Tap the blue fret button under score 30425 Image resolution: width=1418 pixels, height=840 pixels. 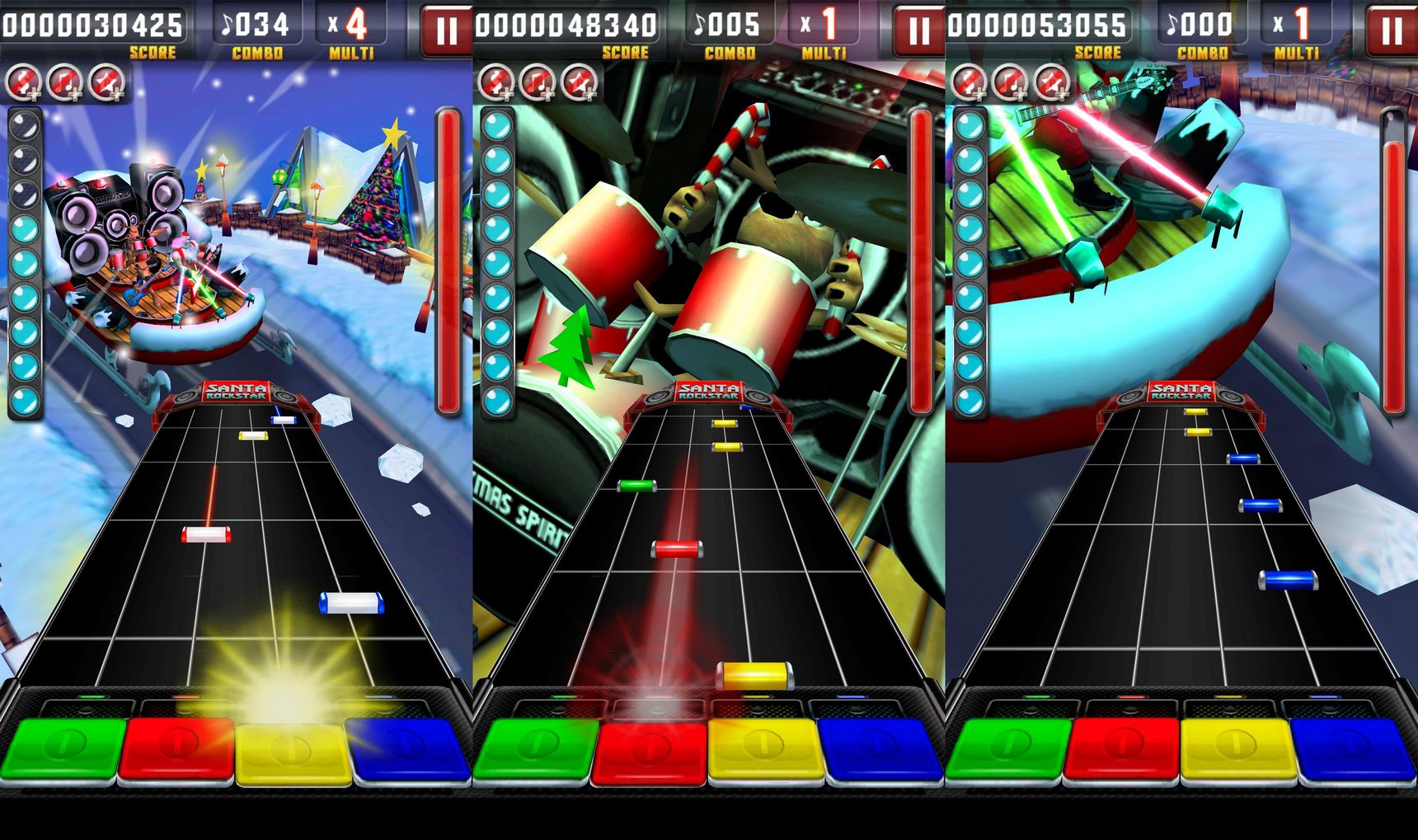409,749
